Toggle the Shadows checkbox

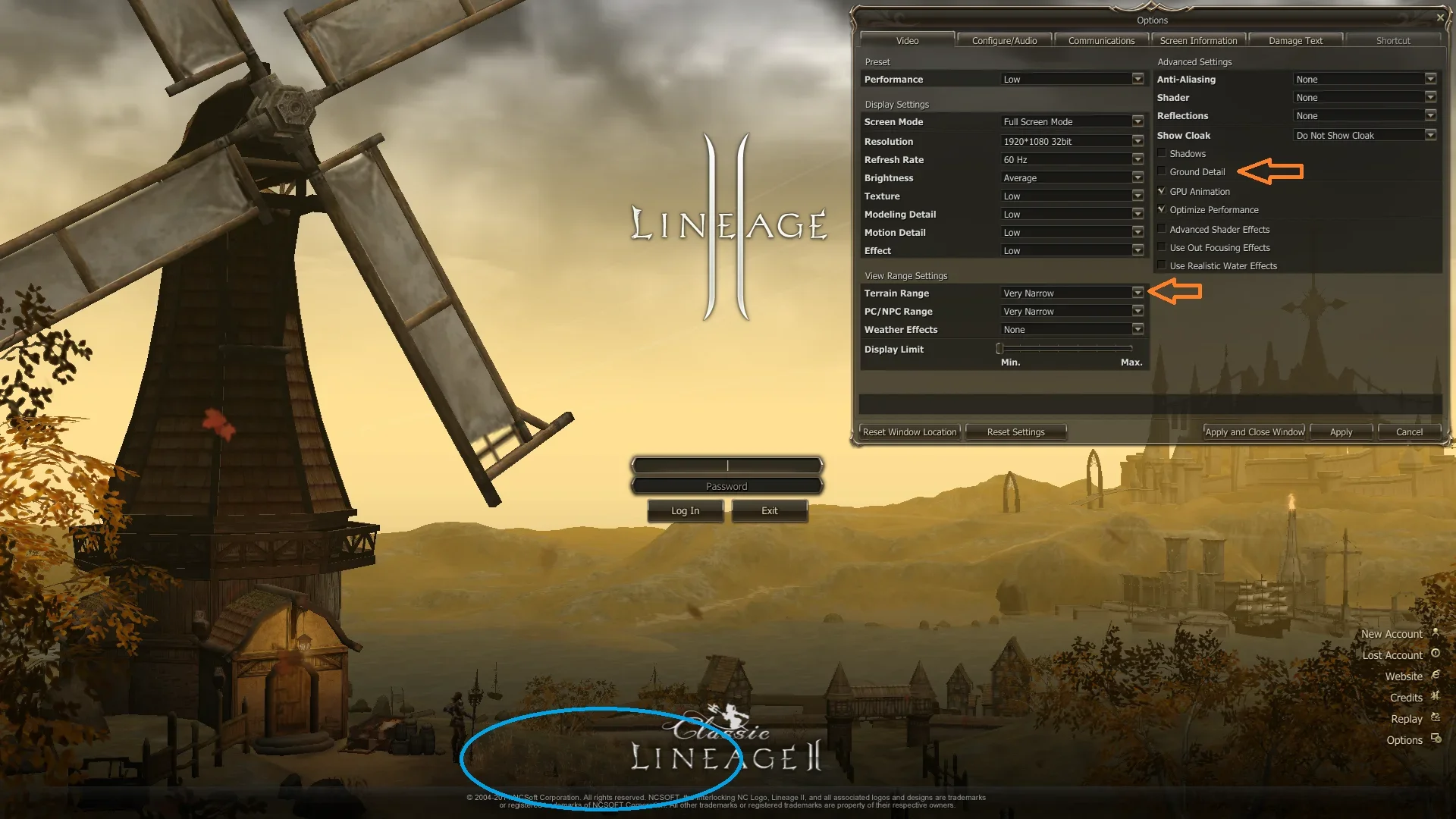[x=1162, y=153]
